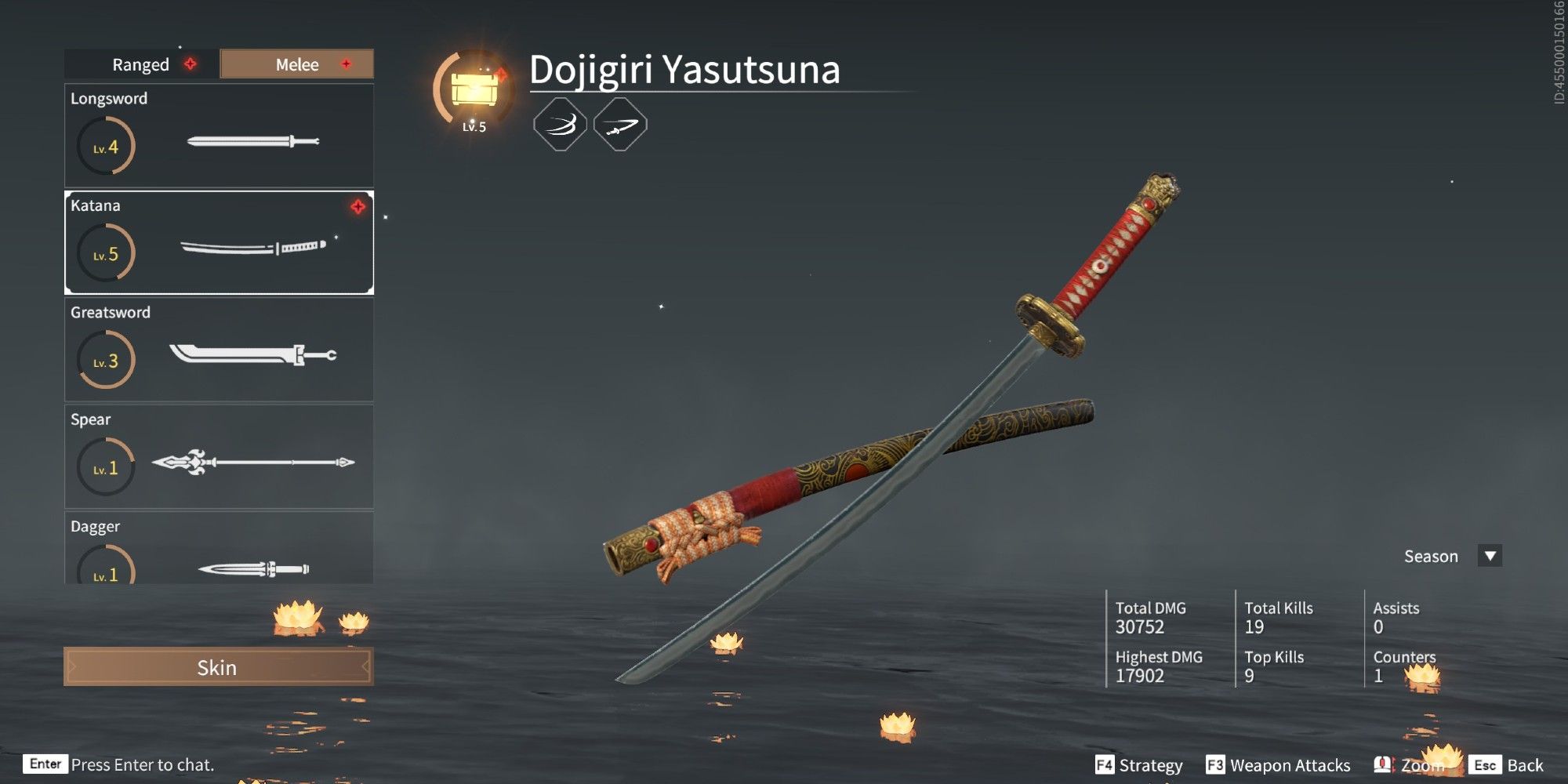Choose the Greatsword weapon entry
1568x784 pixels.
[x=219, y=350]
